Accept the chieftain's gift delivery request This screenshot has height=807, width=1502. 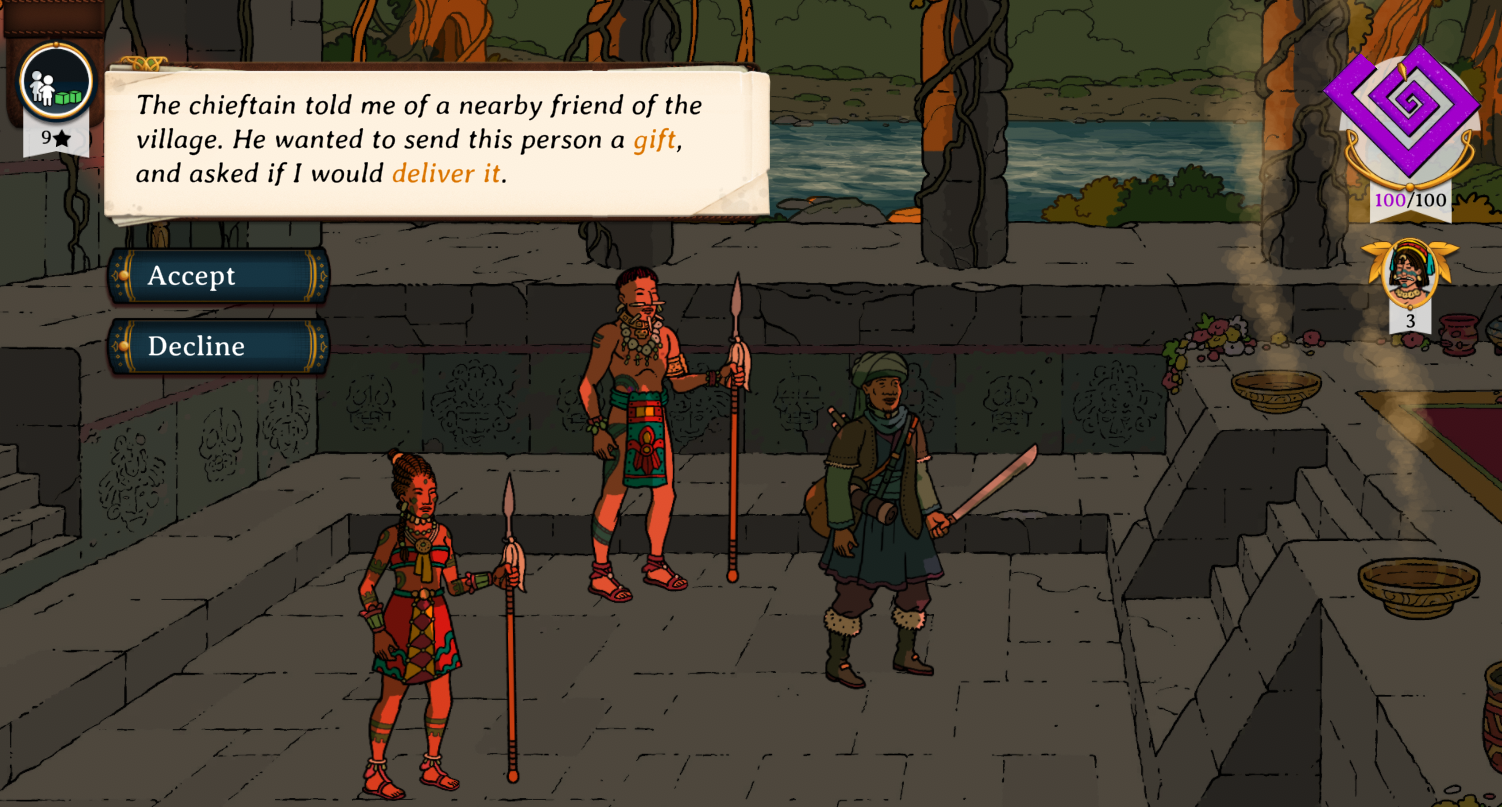pyautogui.click(x=219, y=276)
